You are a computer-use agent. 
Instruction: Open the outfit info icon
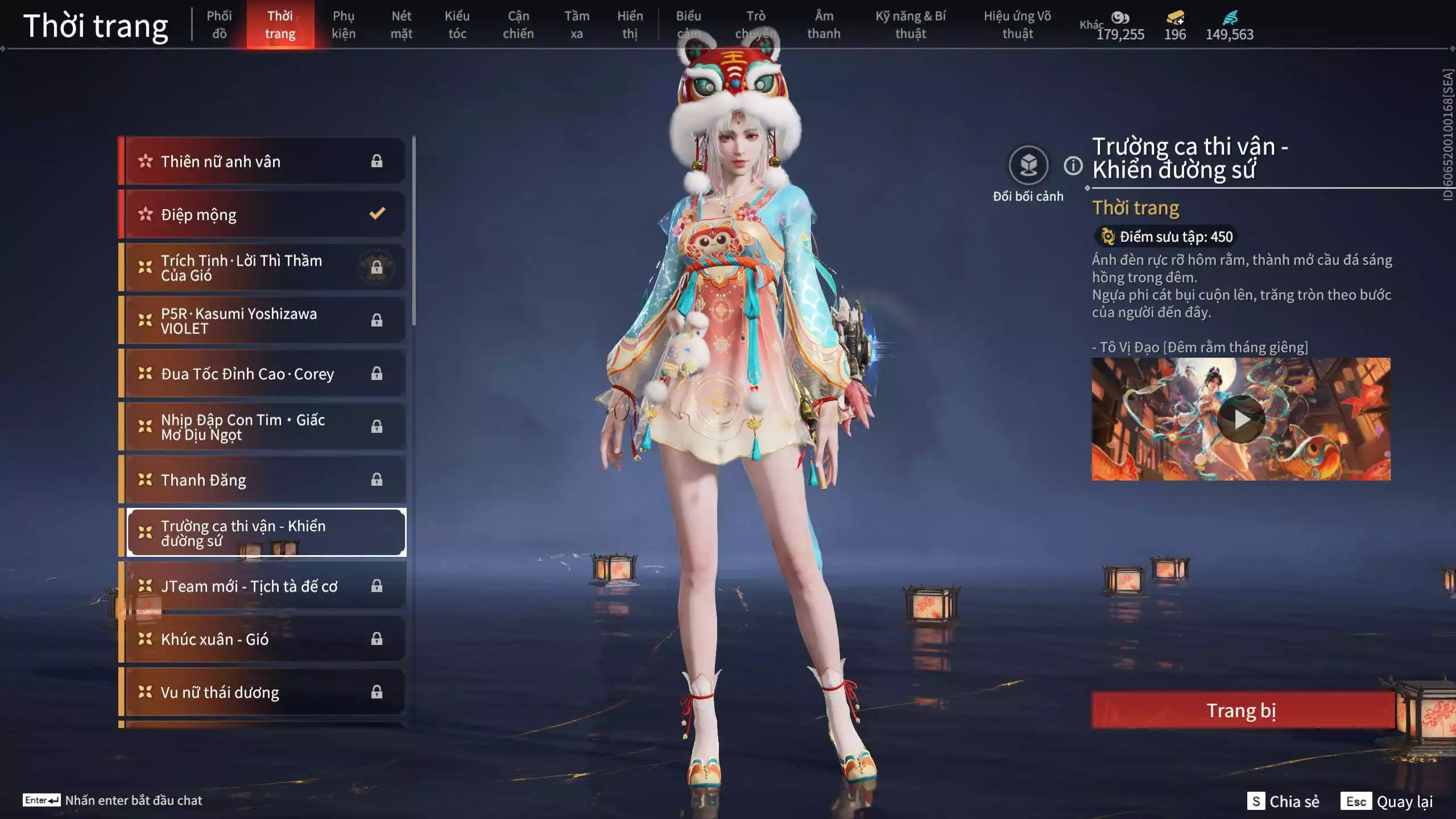(x=1073, y=166)
